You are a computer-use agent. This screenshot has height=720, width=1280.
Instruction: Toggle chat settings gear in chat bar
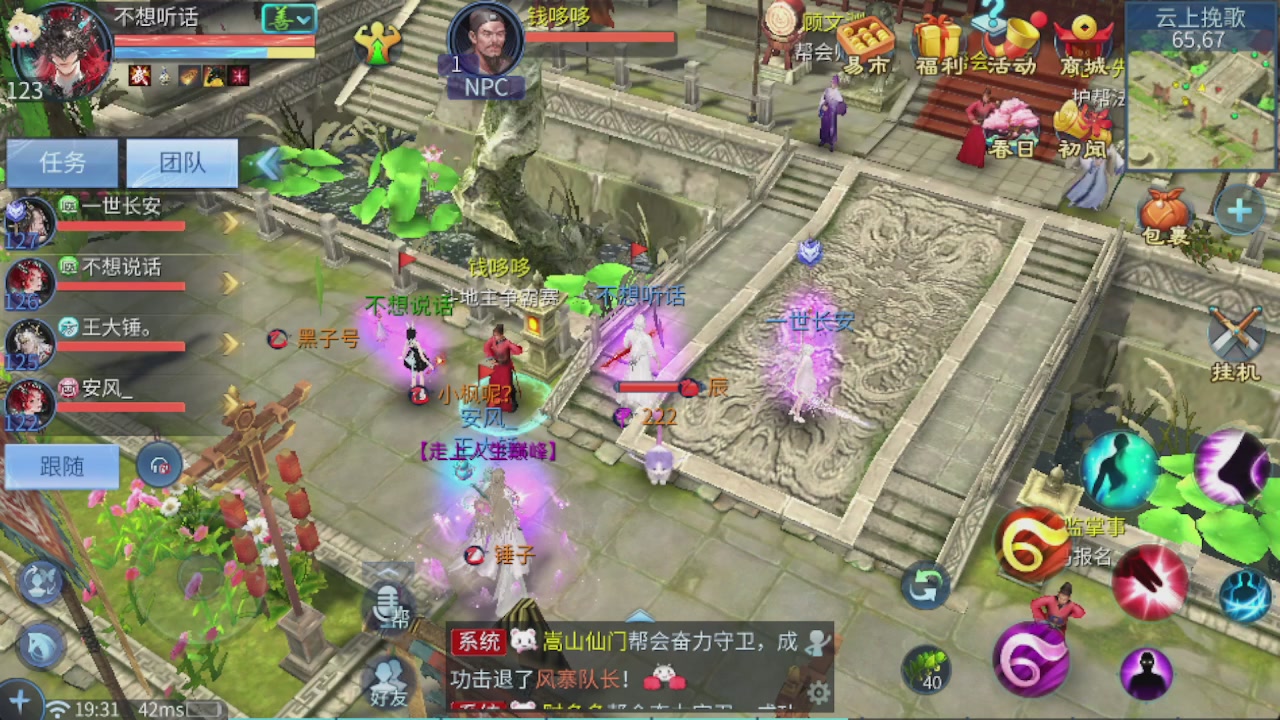(818, 690)
